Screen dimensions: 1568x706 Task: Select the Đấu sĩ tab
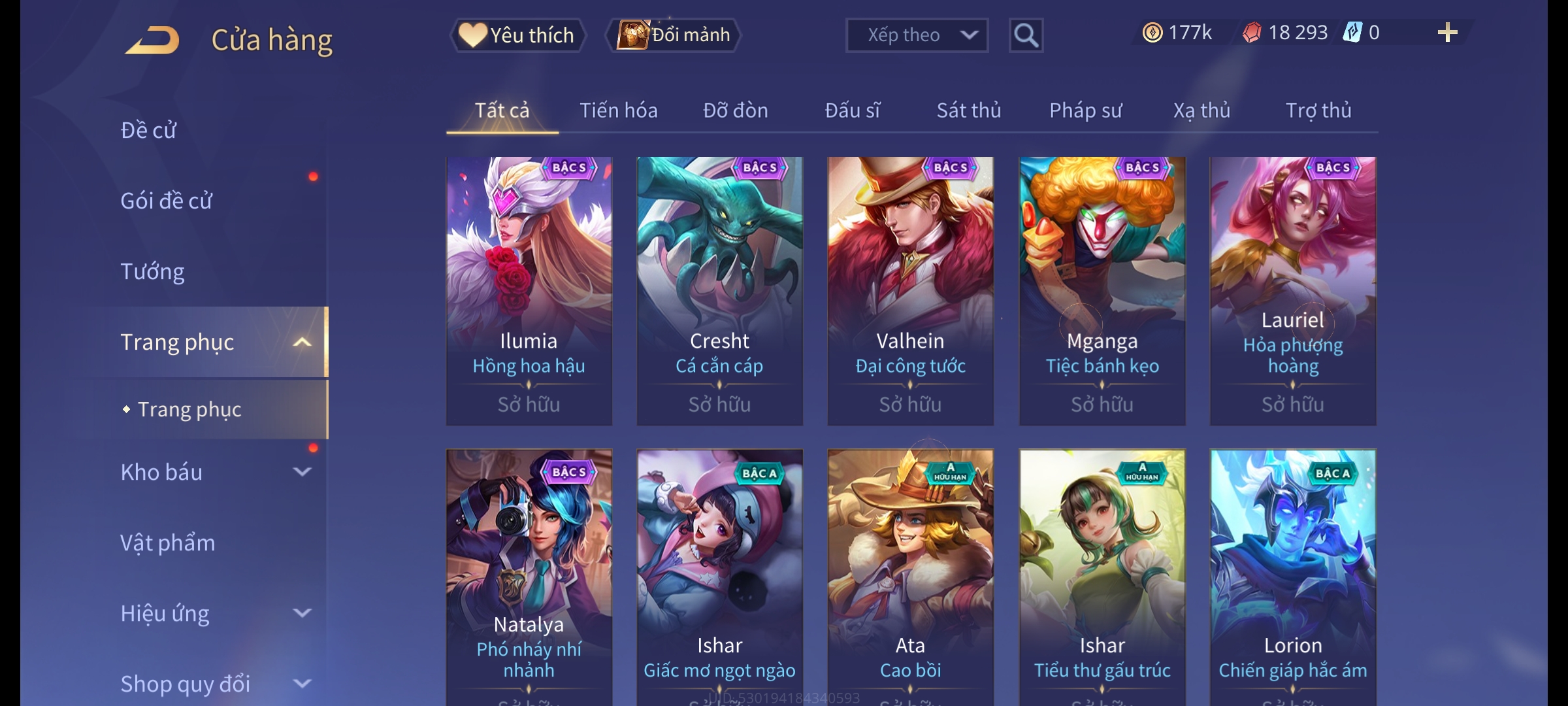tap(852, 110)
